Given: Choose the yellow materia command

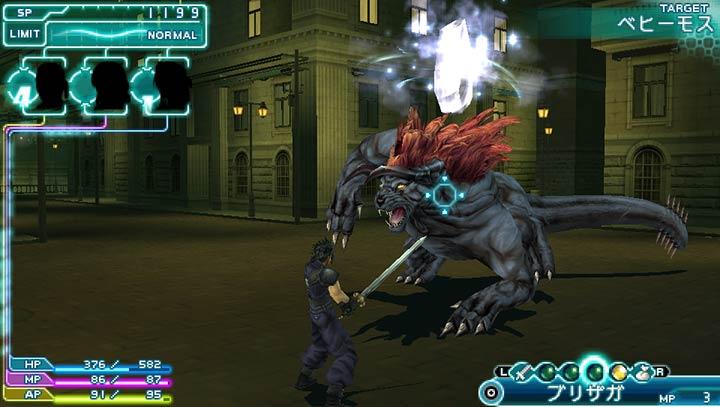Looking at the screenshot, I should [x=620, y=372].
